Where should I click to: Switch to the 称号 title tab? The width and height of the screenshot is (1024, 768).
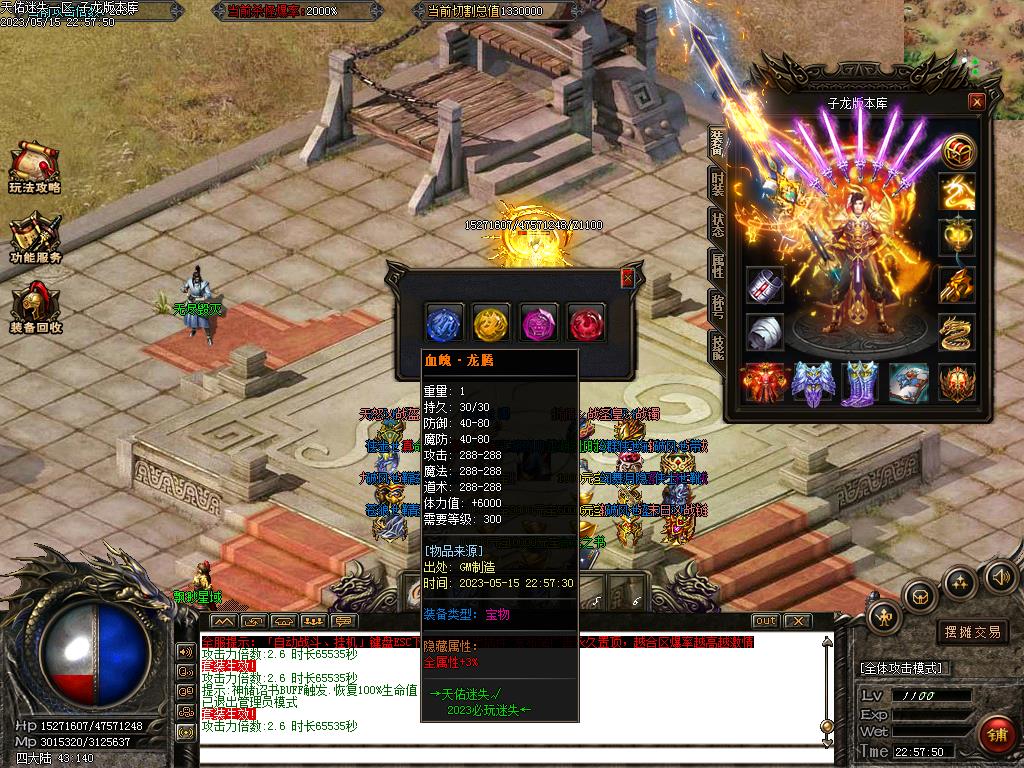717,306
